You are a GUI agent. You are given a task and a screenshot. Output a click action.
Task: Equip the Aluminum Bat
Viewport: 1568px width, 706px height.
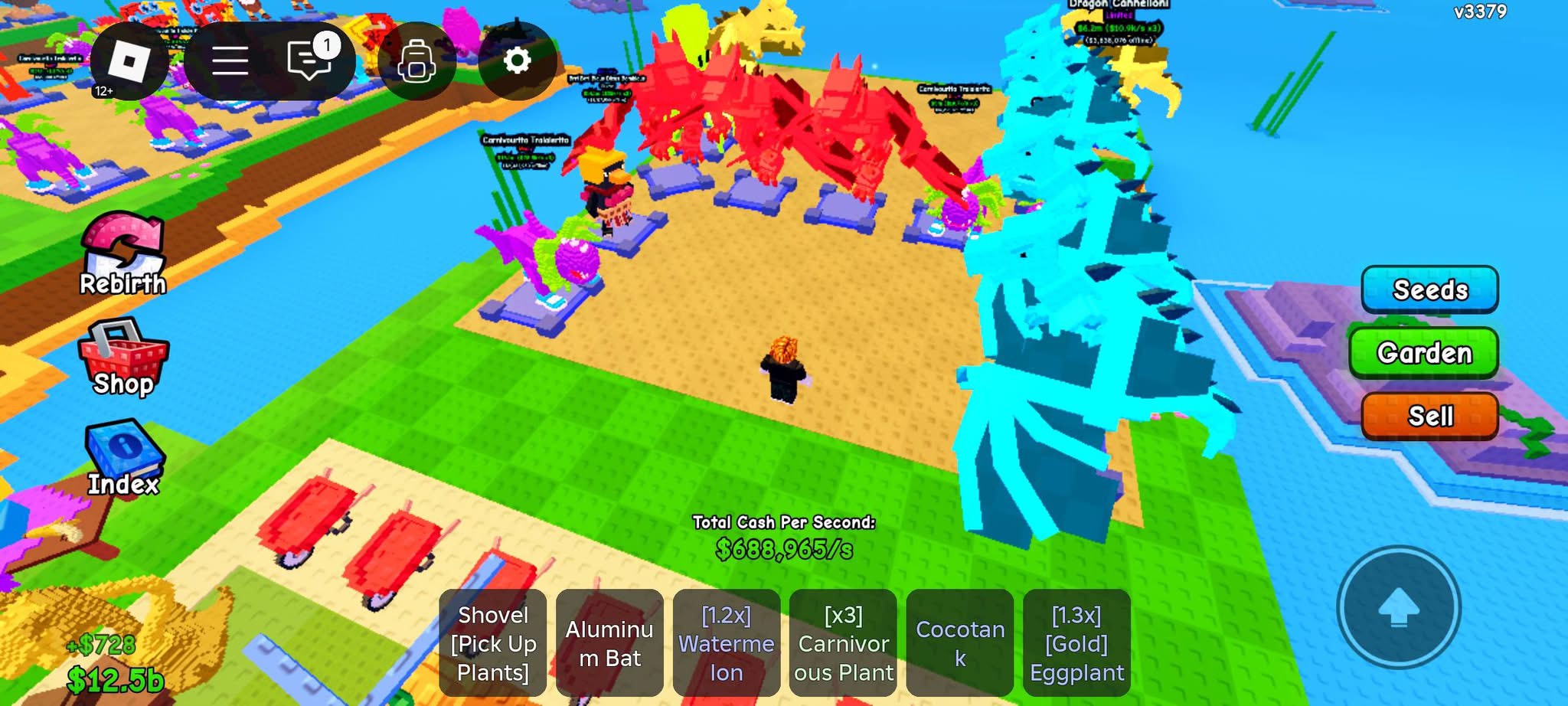click(609, 643)
